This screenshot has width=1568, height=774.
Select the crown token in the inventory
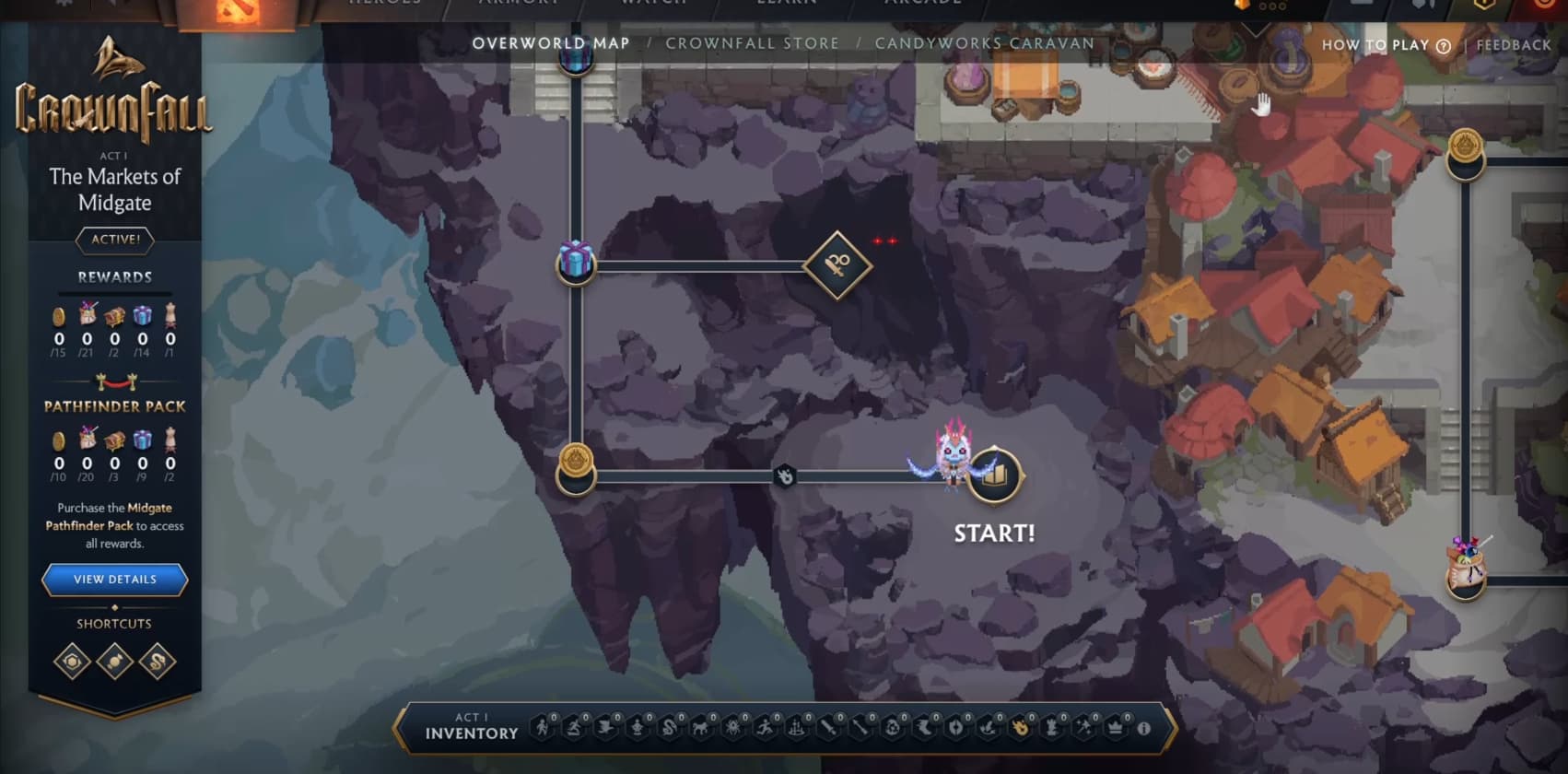point(1115,729)
